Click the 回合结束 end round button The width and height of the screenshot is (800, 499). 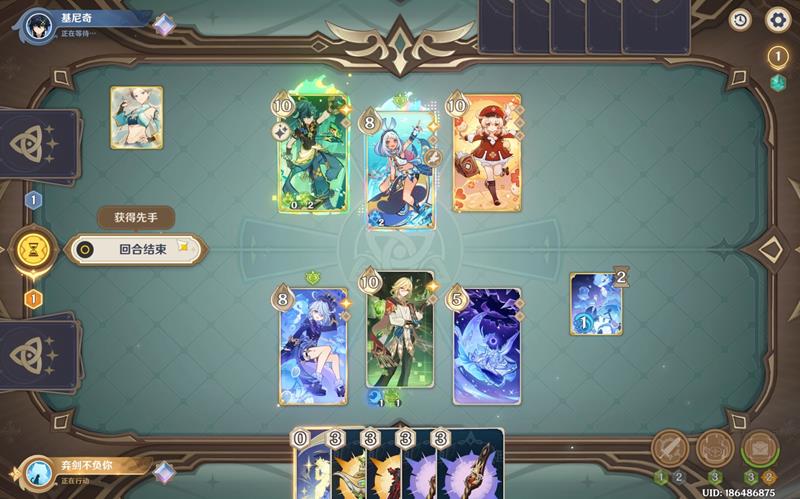click(136, 250)
